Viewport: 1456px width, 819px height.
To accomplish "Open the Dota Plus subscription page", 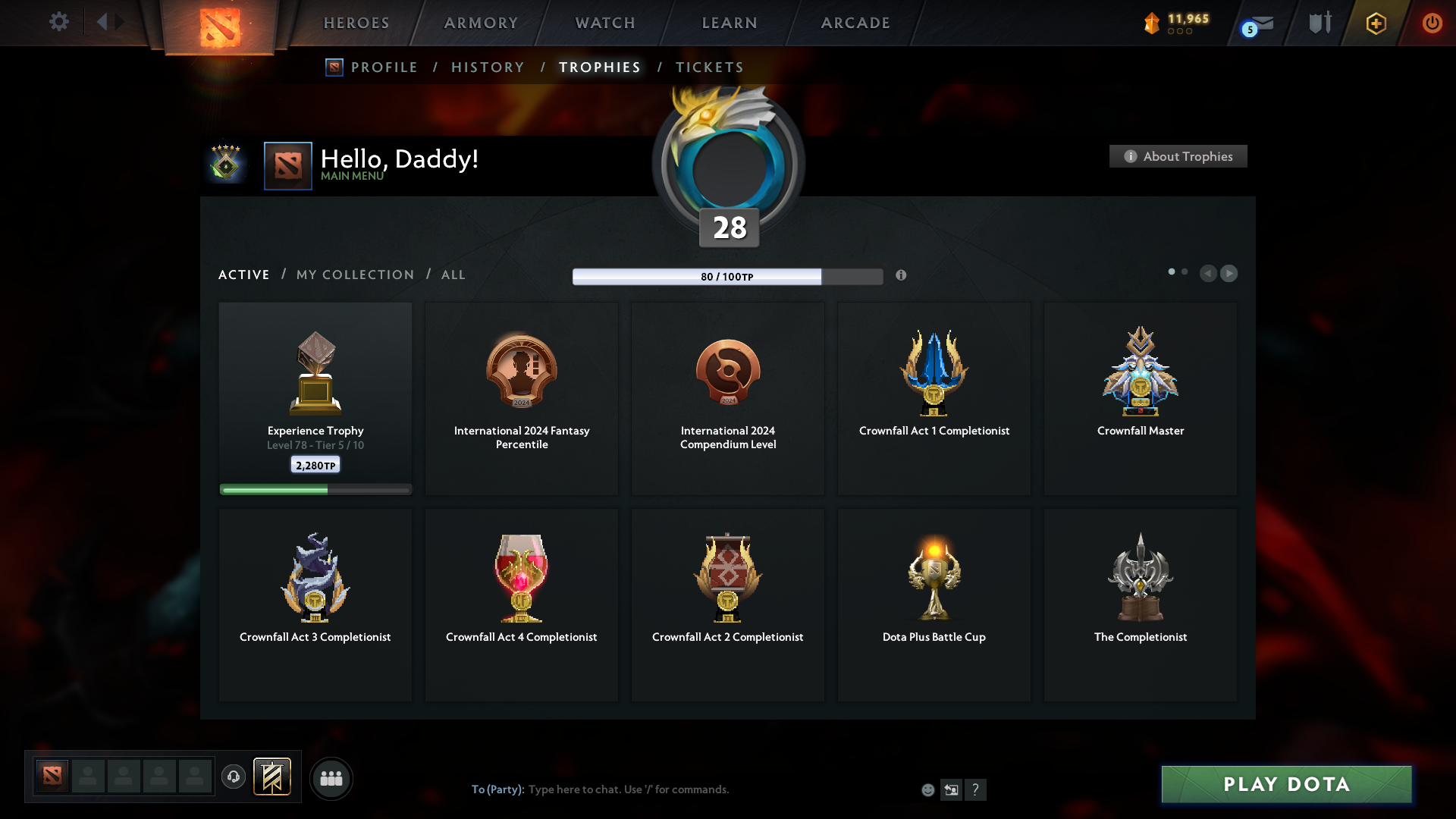I will click(1375, 23).
